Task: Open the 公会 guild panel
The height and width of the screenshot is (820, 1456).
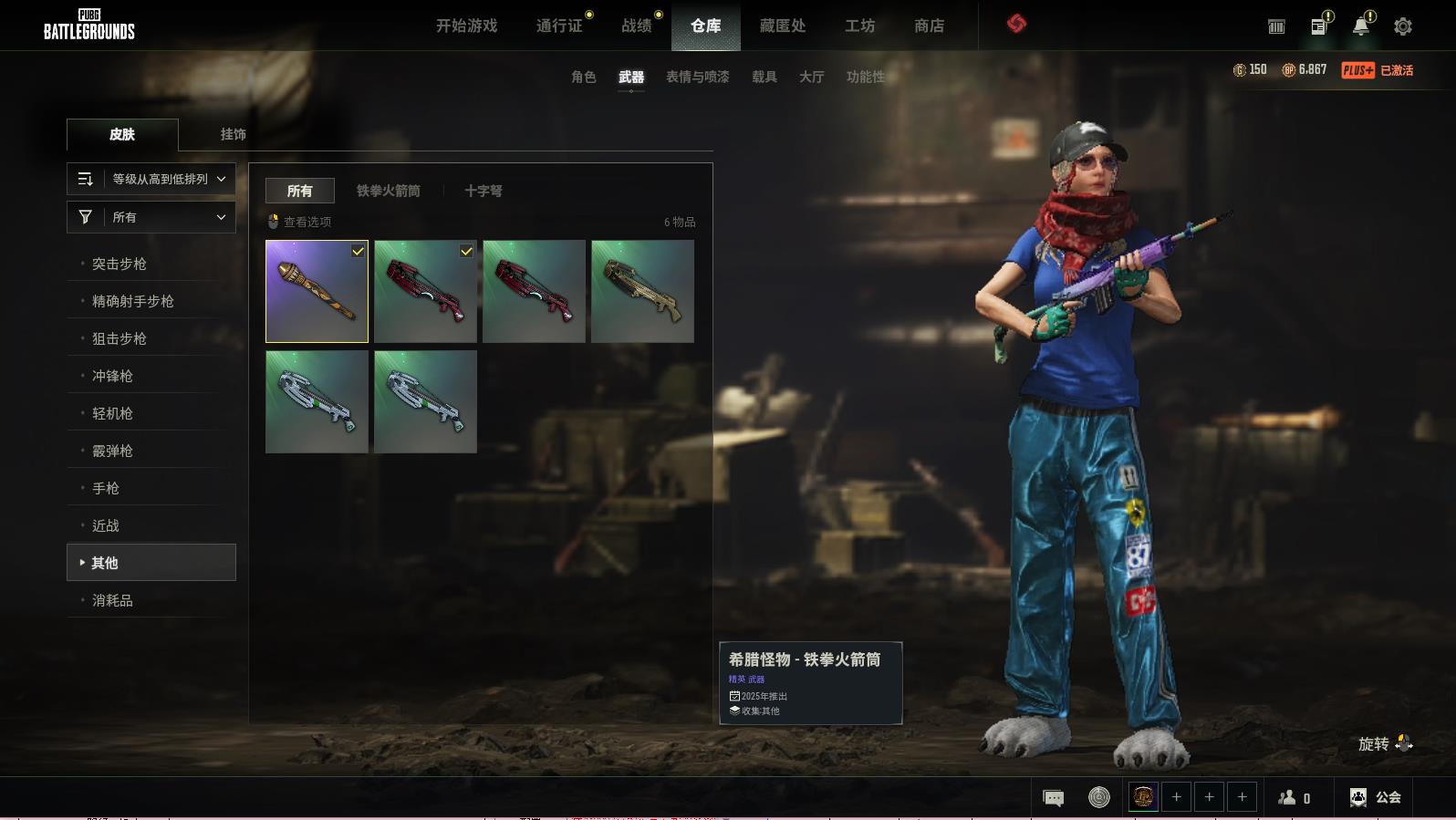Action: (x=1376, y=797)
